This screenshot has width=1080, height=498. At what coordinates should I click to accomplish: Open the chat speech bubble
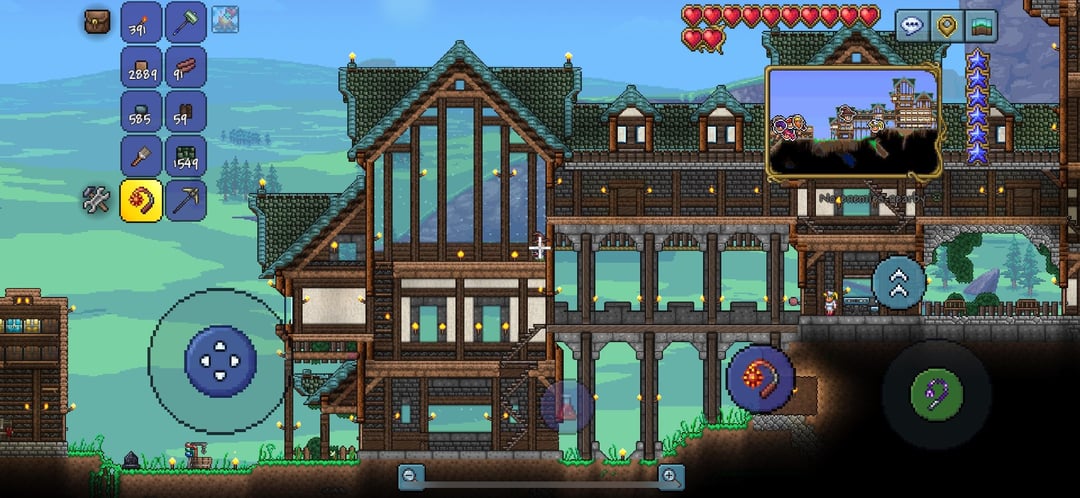pos(910,26)
